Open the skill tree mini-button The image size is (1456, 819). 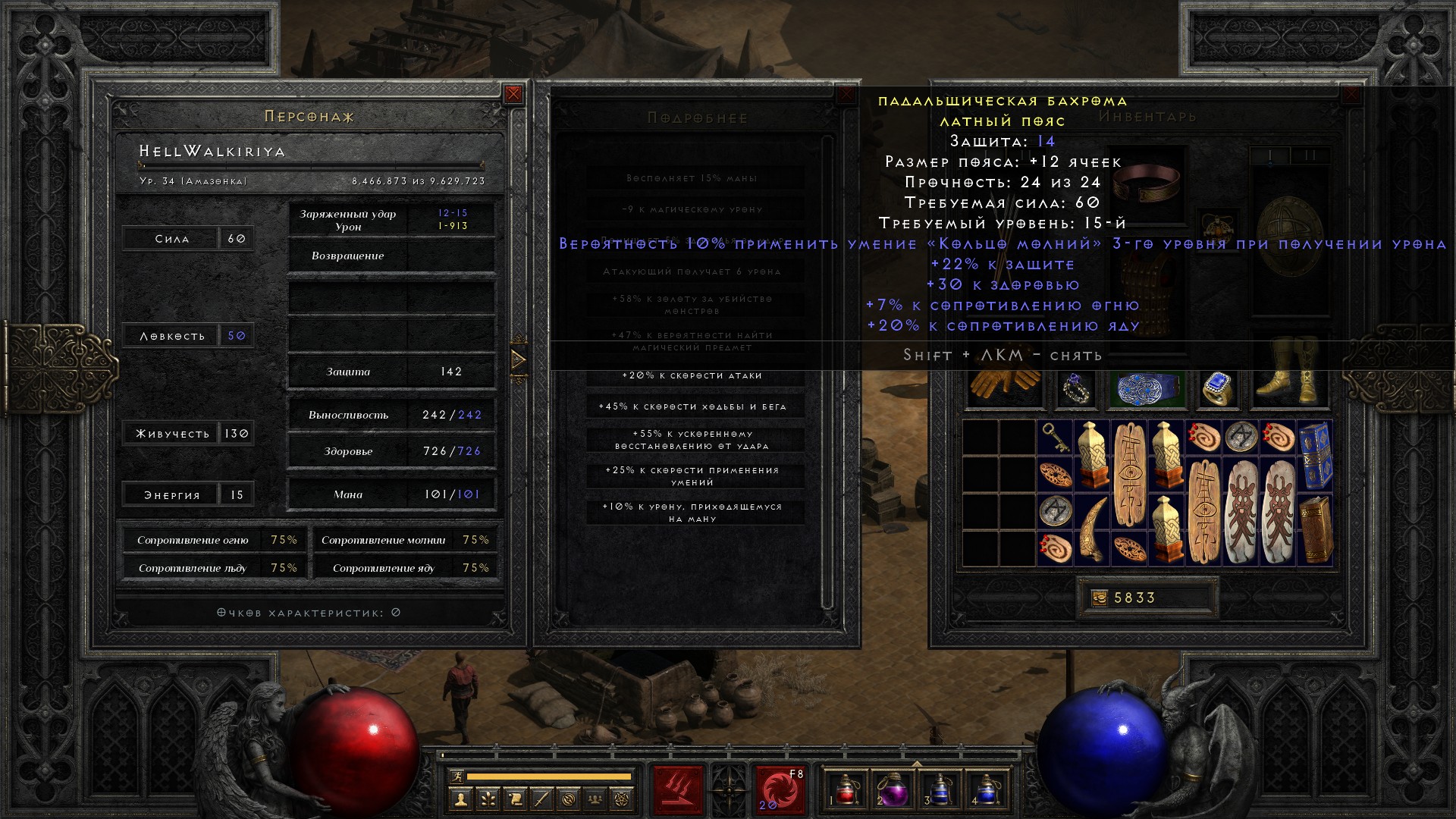tap(488, 799)
